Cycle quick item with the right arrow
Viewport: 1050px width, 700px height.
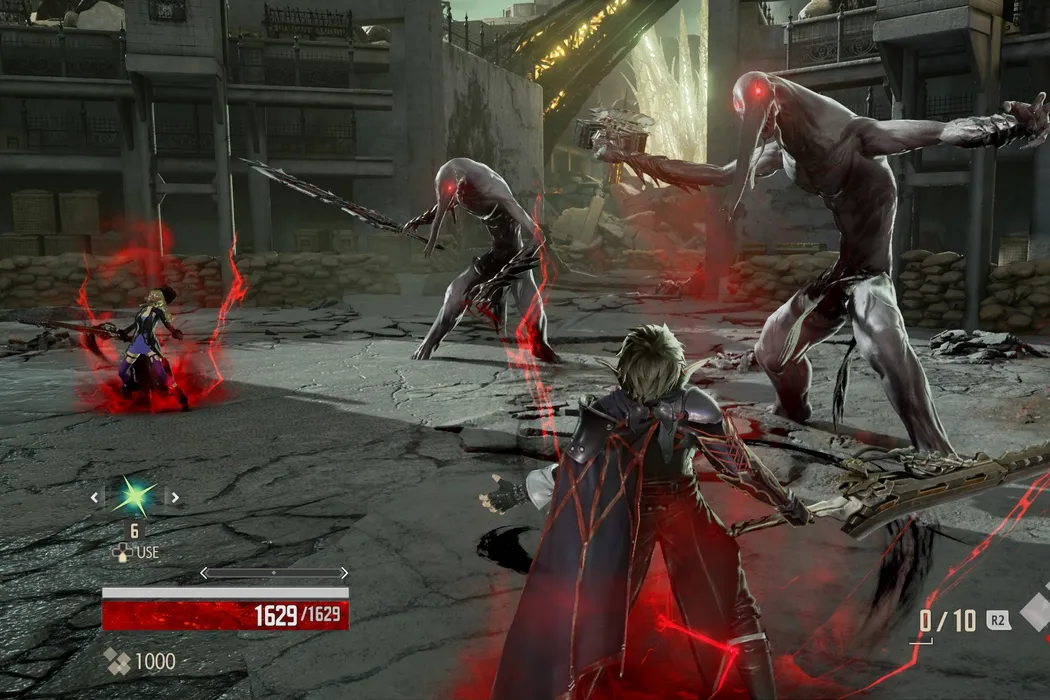point(172,496)
